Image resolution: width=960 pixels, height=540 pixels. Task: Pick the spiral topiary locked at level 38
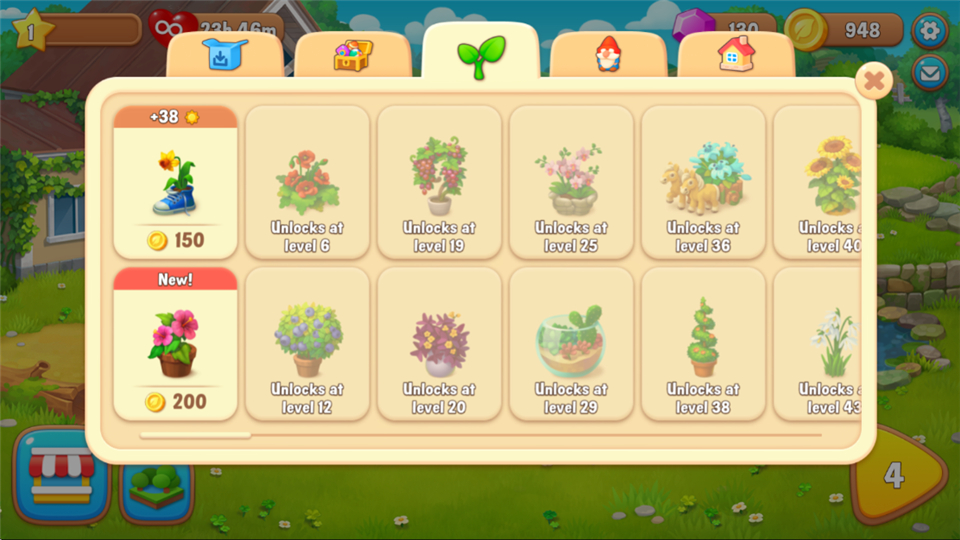(x=703, y=344)
